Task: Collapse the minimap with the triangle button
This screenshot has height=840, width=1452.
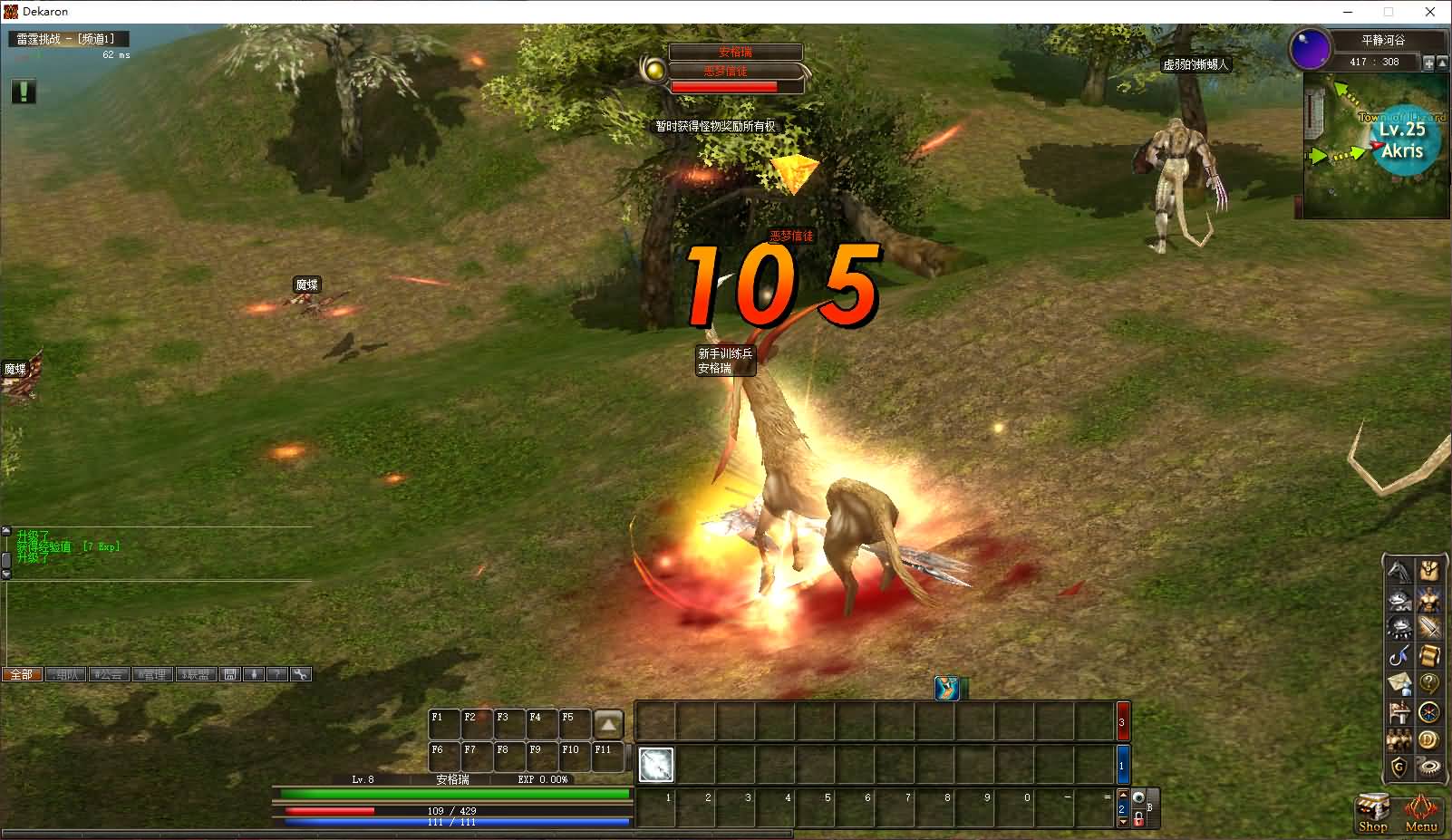Action: point(1442,63)
